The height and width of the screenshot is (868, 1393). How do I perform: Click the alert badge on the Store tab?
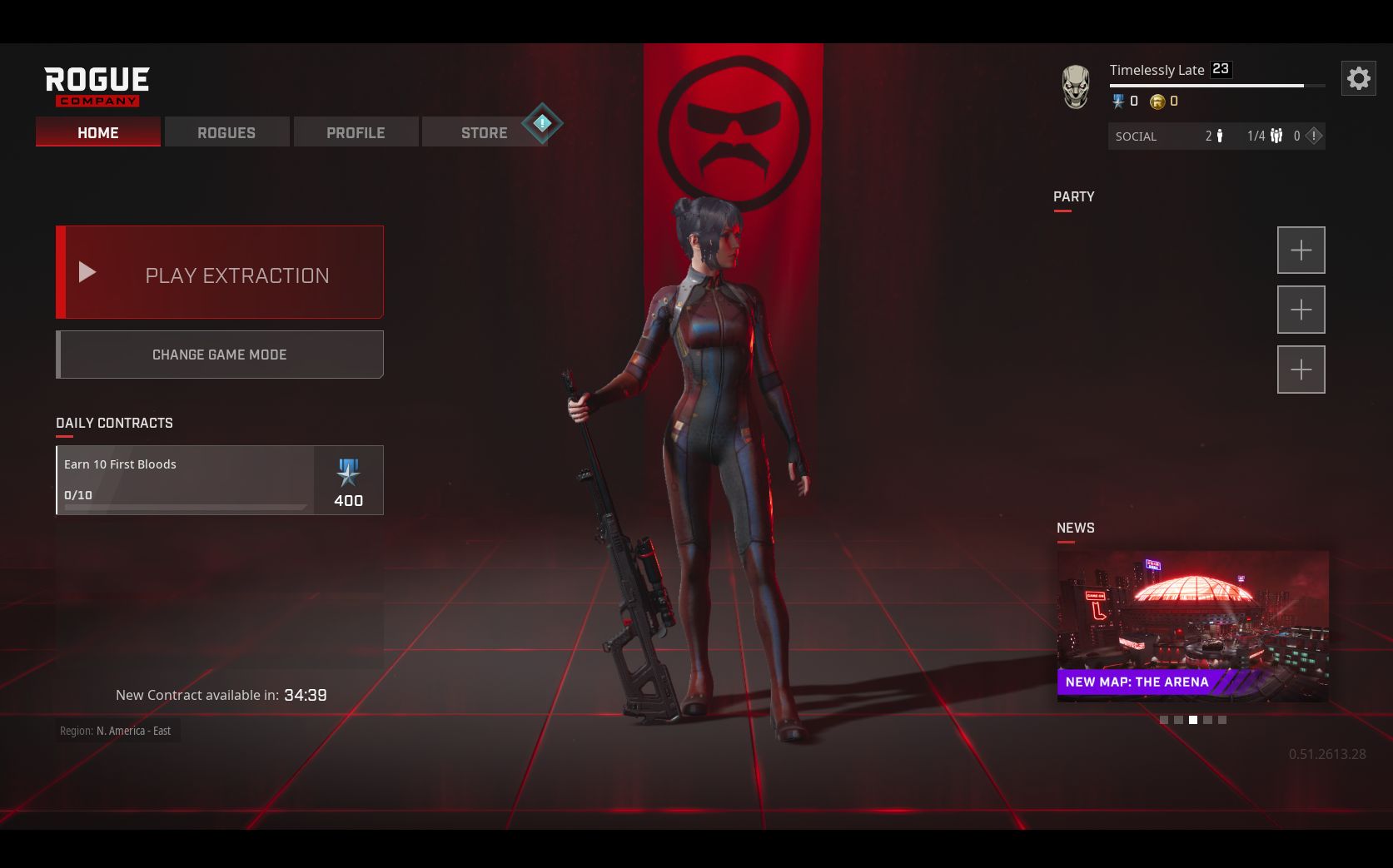click(542, 123)
